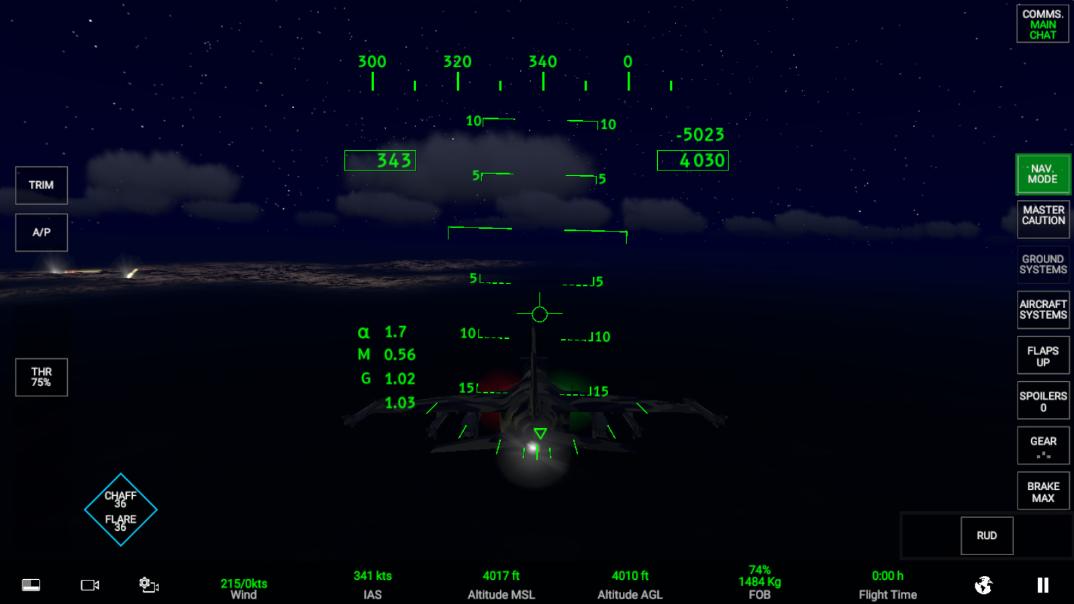Pause the flight with the pause icon

[1043, 585]
